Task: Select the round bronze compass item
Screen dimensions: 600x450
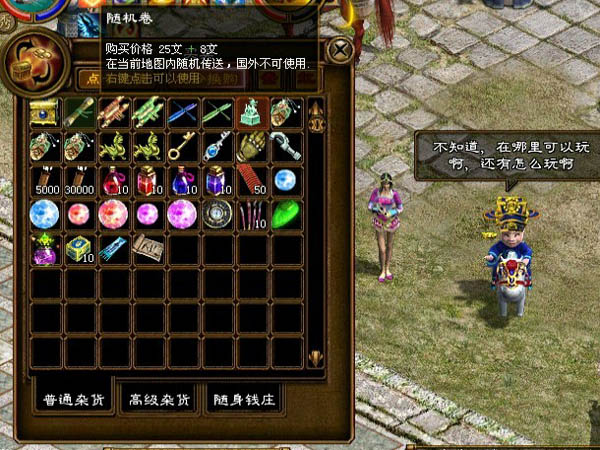Action: pyautogui.click(x=217, y=215)
